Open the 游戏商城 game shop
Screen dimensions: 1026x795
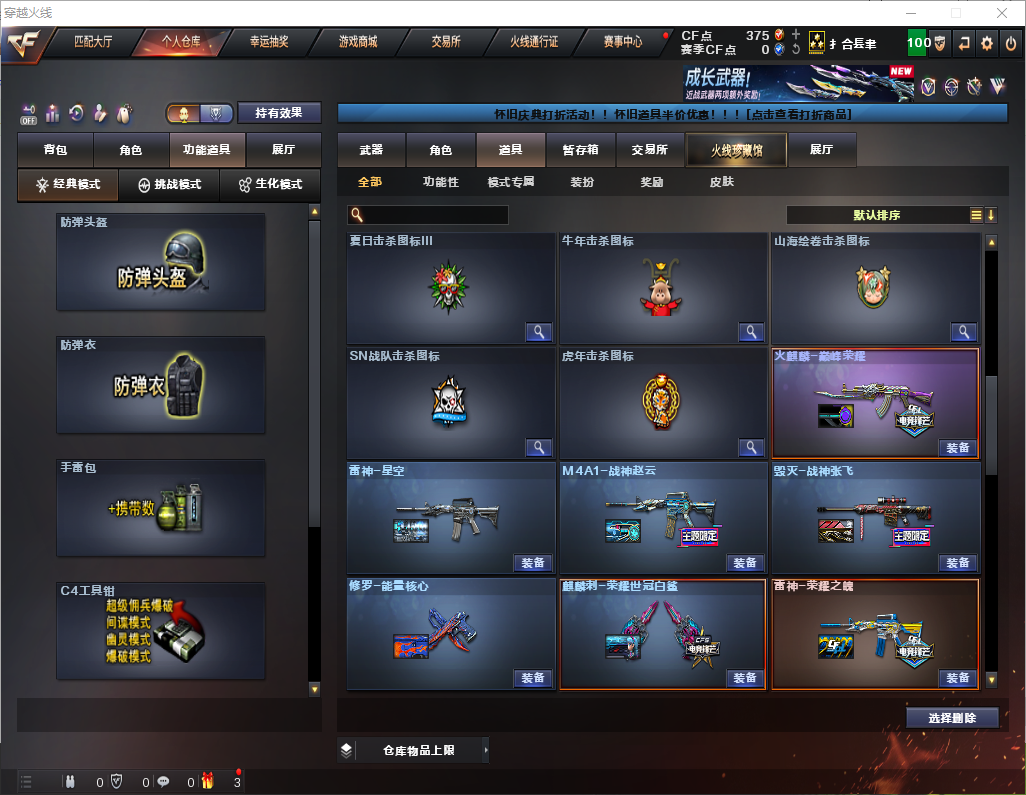coord(358,42)
